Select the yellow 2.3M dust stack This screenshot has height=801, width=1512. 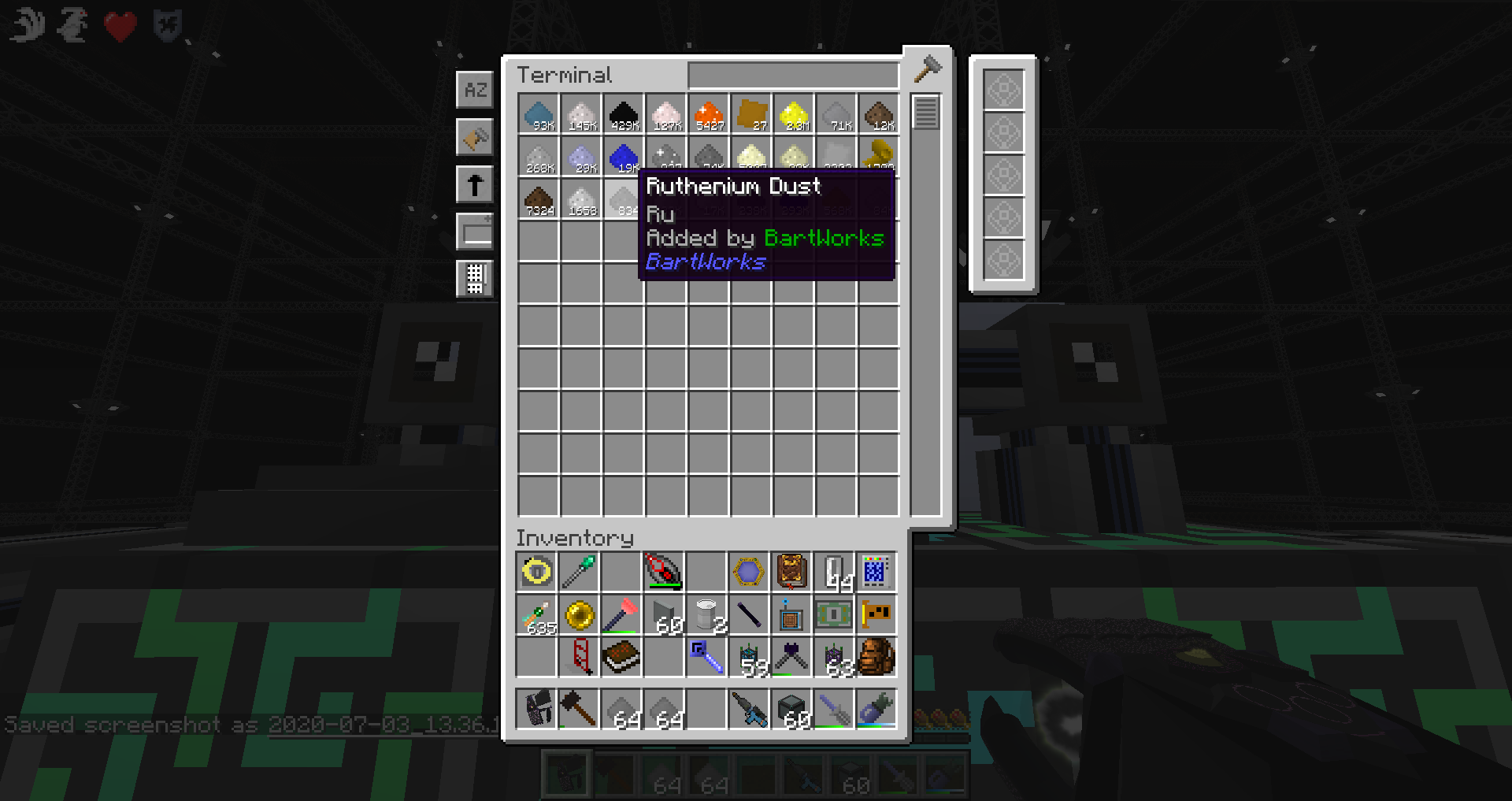coord(793,114)
